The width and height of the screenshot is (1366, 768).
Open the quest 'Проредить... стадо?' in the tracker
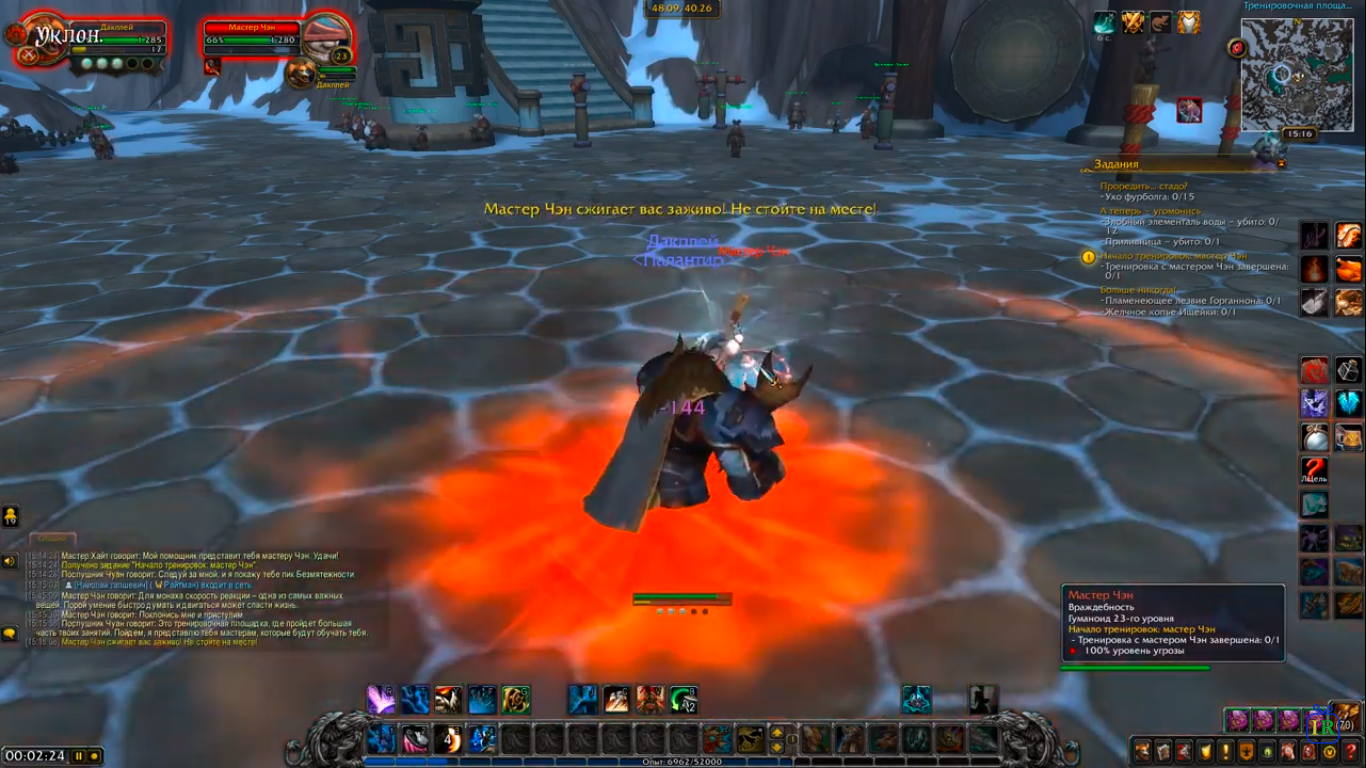click(x=1144, y=186)
